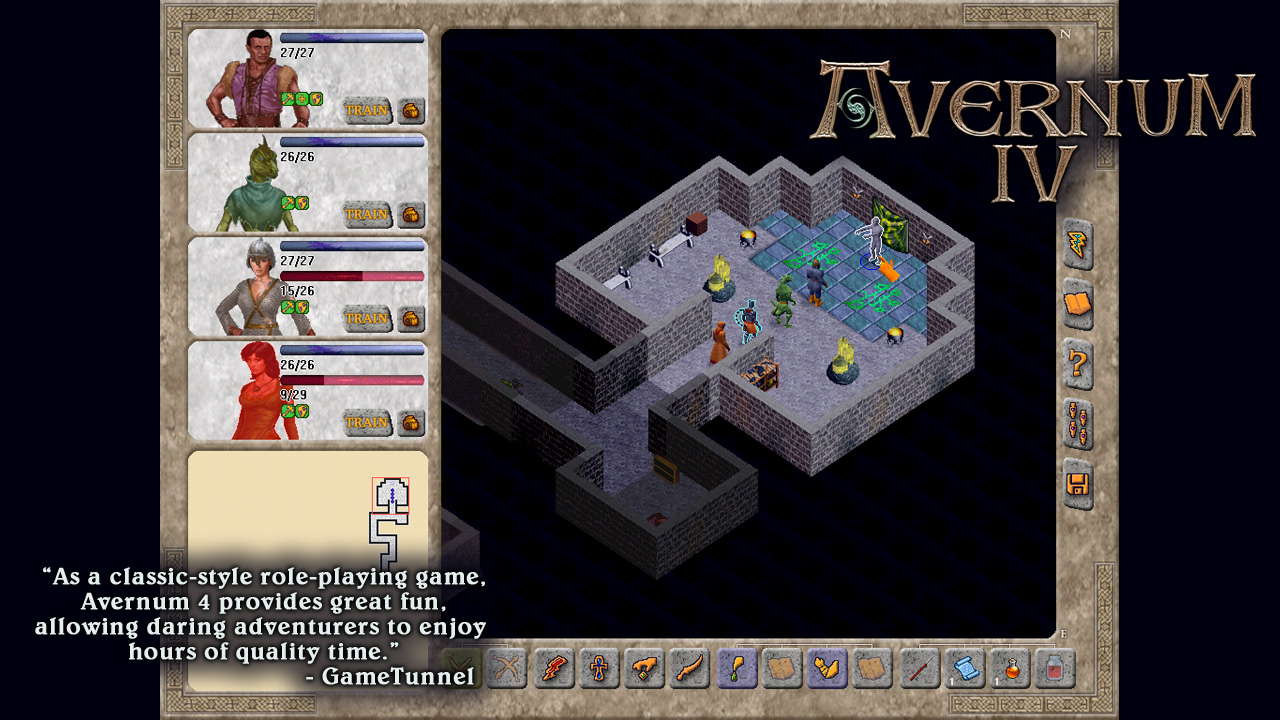
Task: Click the pointing hand pick-up icon
Action: click(642, 667)
